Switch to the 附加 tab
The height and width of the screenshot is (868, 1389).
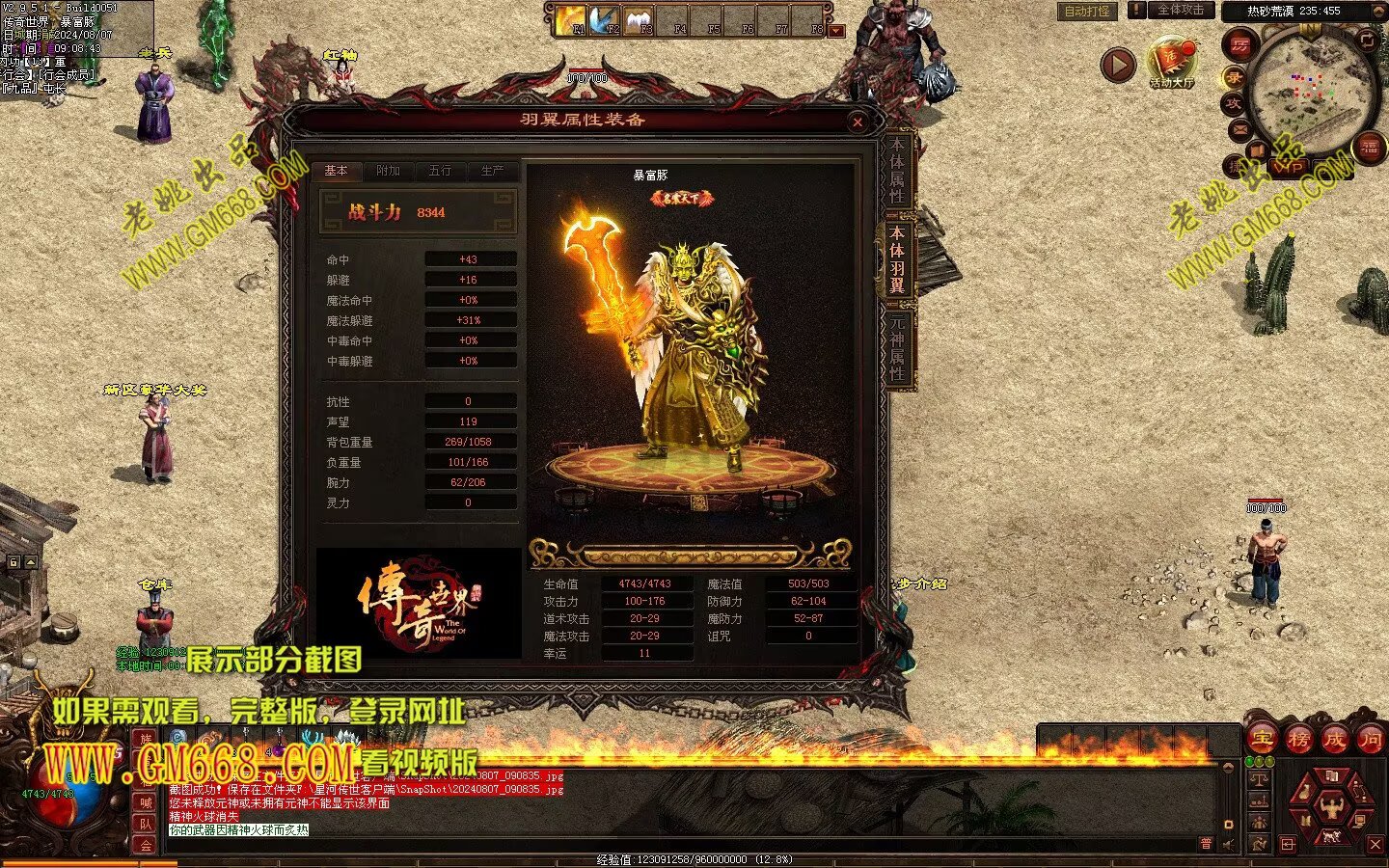[389, 171]
